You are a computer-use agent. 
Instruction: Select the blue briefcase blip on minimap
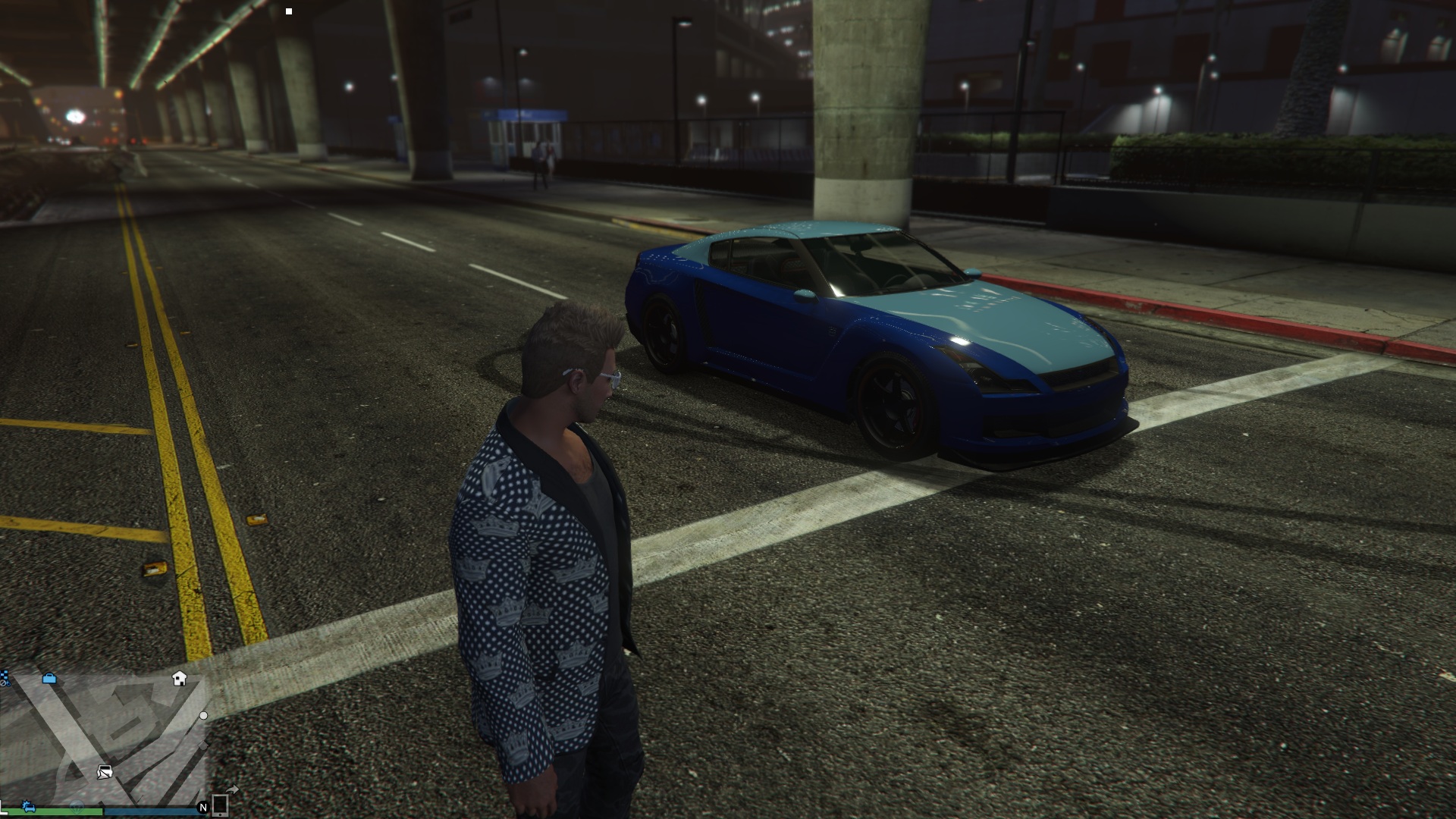pos(49,678)
